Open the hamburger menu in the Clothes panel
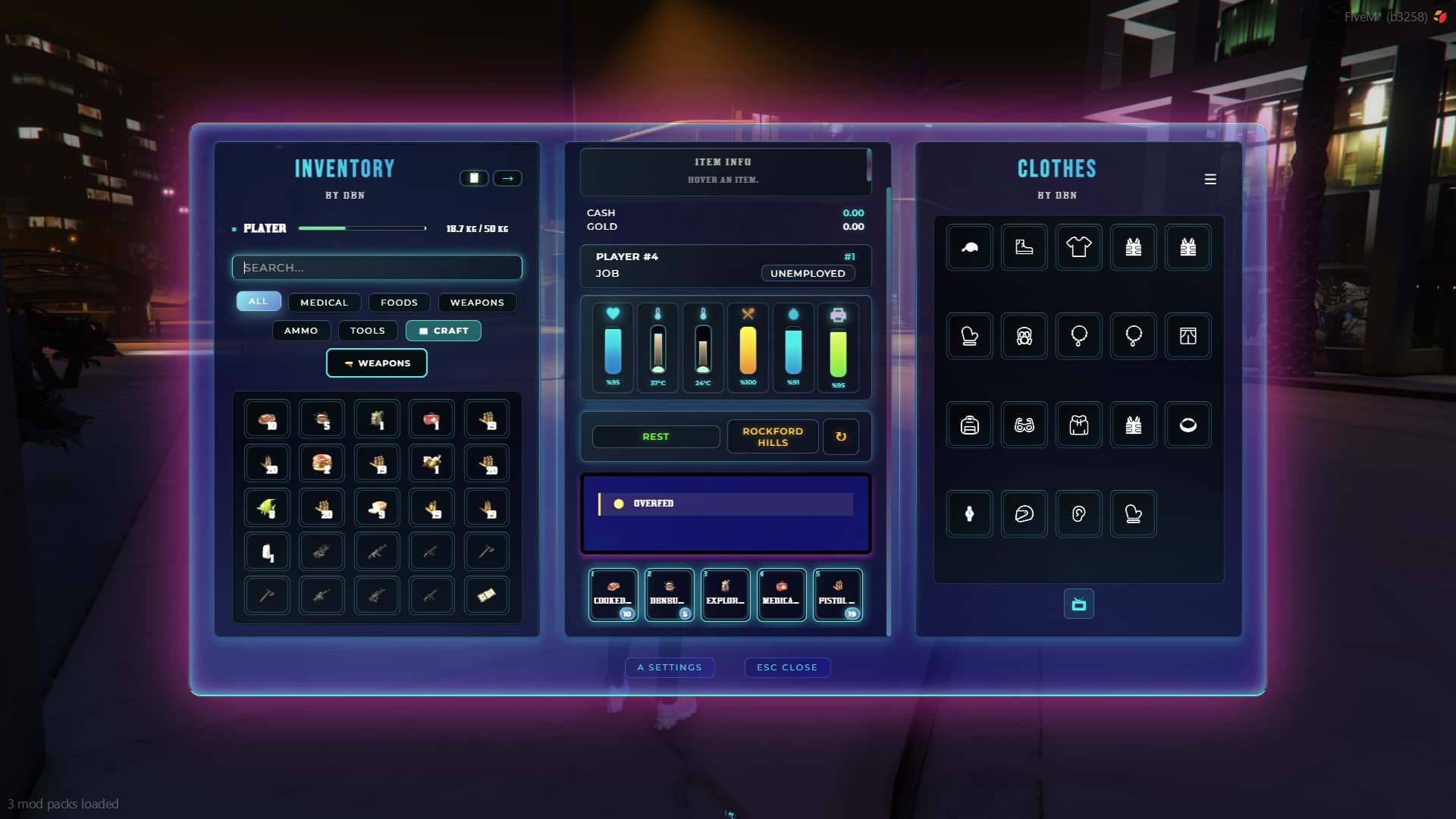The image size is (1456, 819). (1211, 179)
